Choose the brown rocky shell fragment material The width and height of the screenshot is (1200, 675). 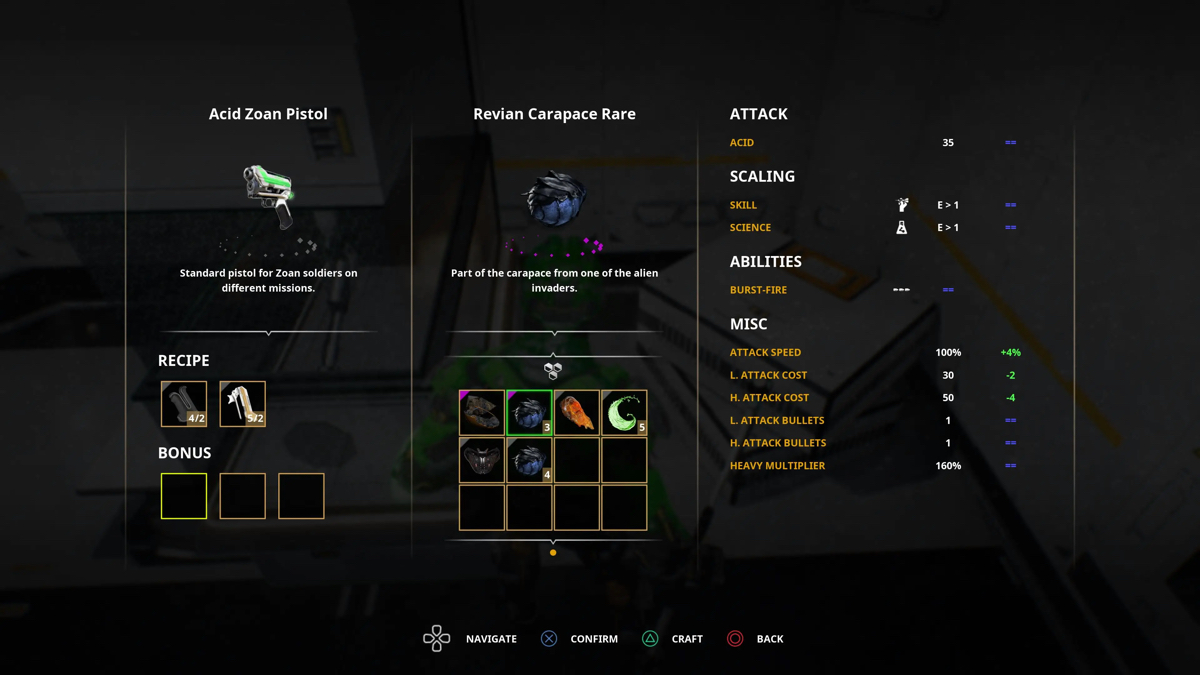pos(482,413)
